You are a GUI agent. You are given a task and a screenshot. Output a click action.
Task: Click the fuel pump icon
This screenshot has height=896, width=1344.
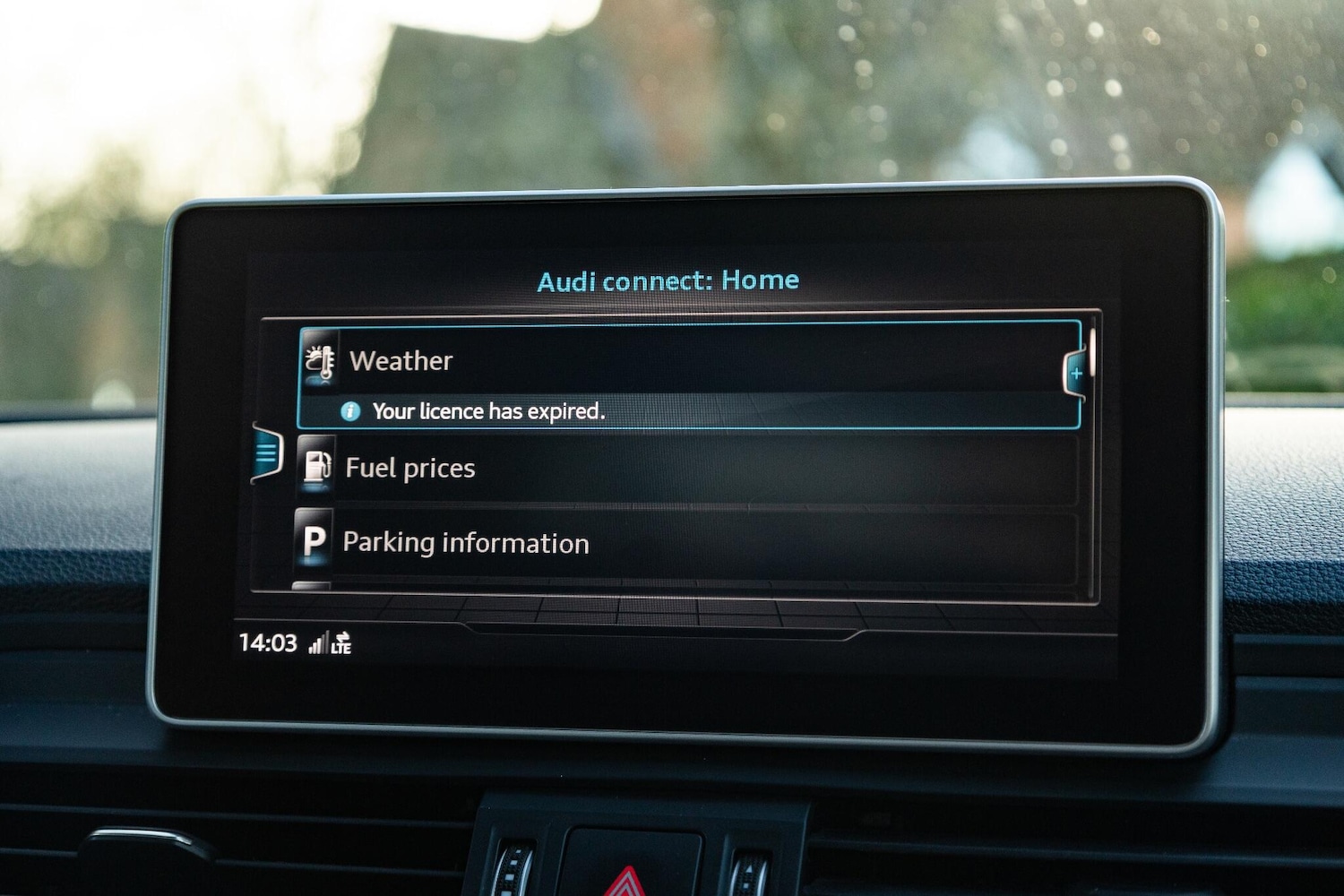tap(316, 466)
